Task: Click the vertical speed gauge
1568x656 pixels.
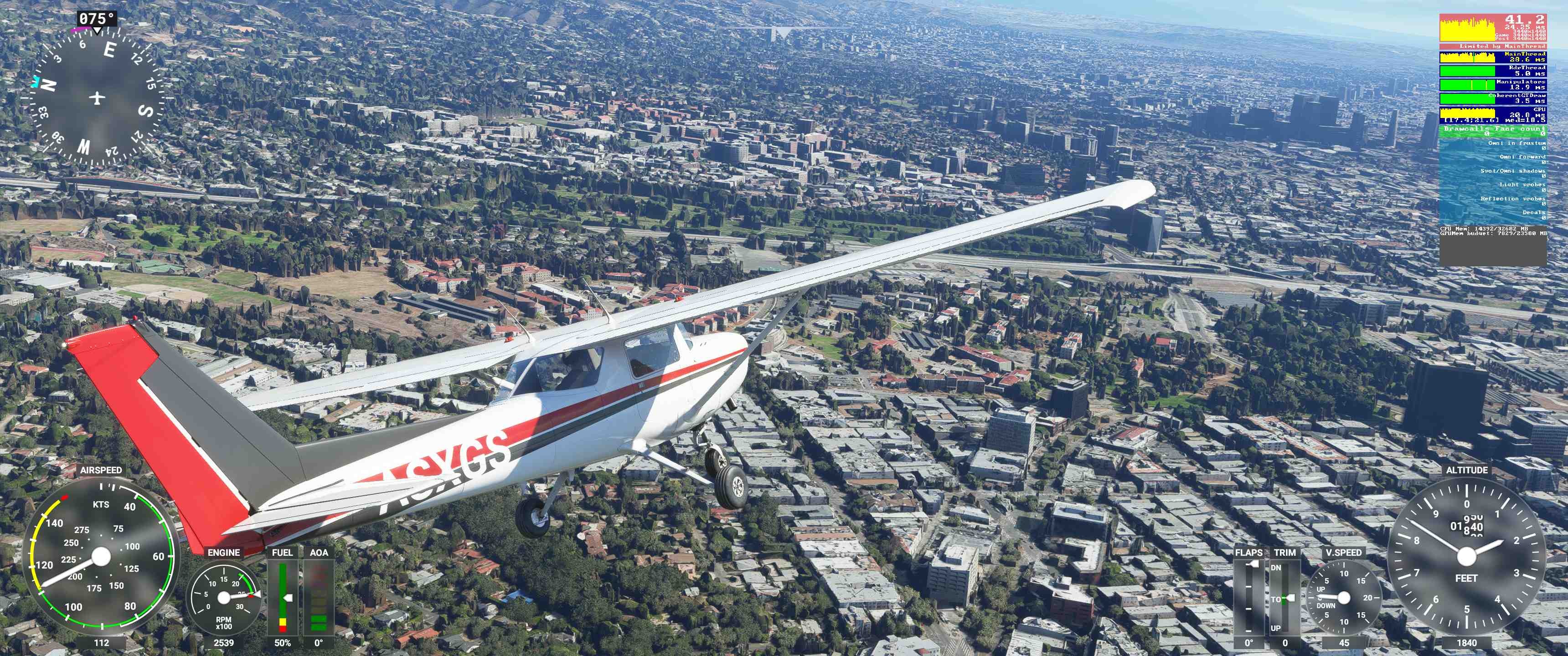Action: click(1343, 598)
